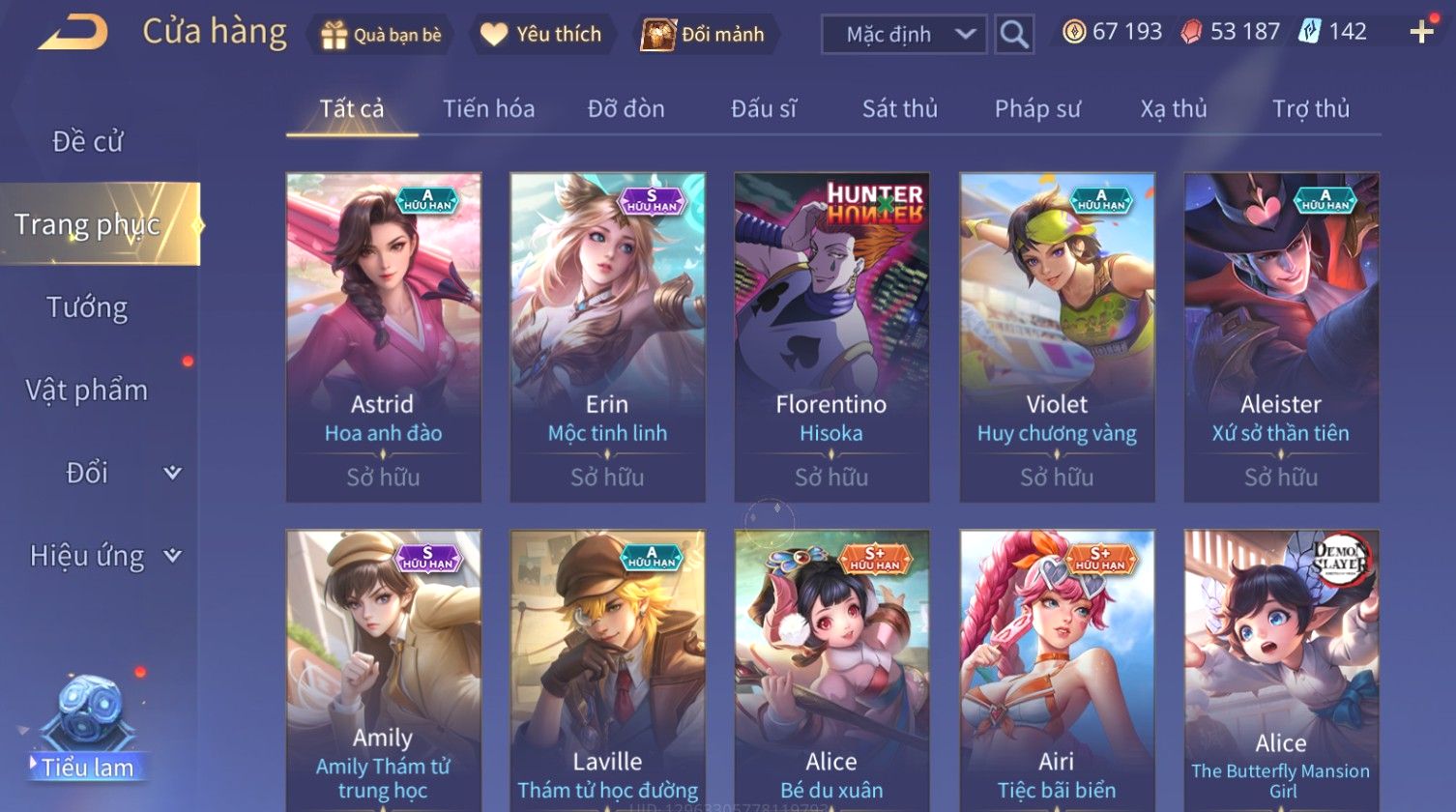This screenshot has height=812, width=1456.
Task: Switch to the Tiến hóa tab
Action: (488, 109)
